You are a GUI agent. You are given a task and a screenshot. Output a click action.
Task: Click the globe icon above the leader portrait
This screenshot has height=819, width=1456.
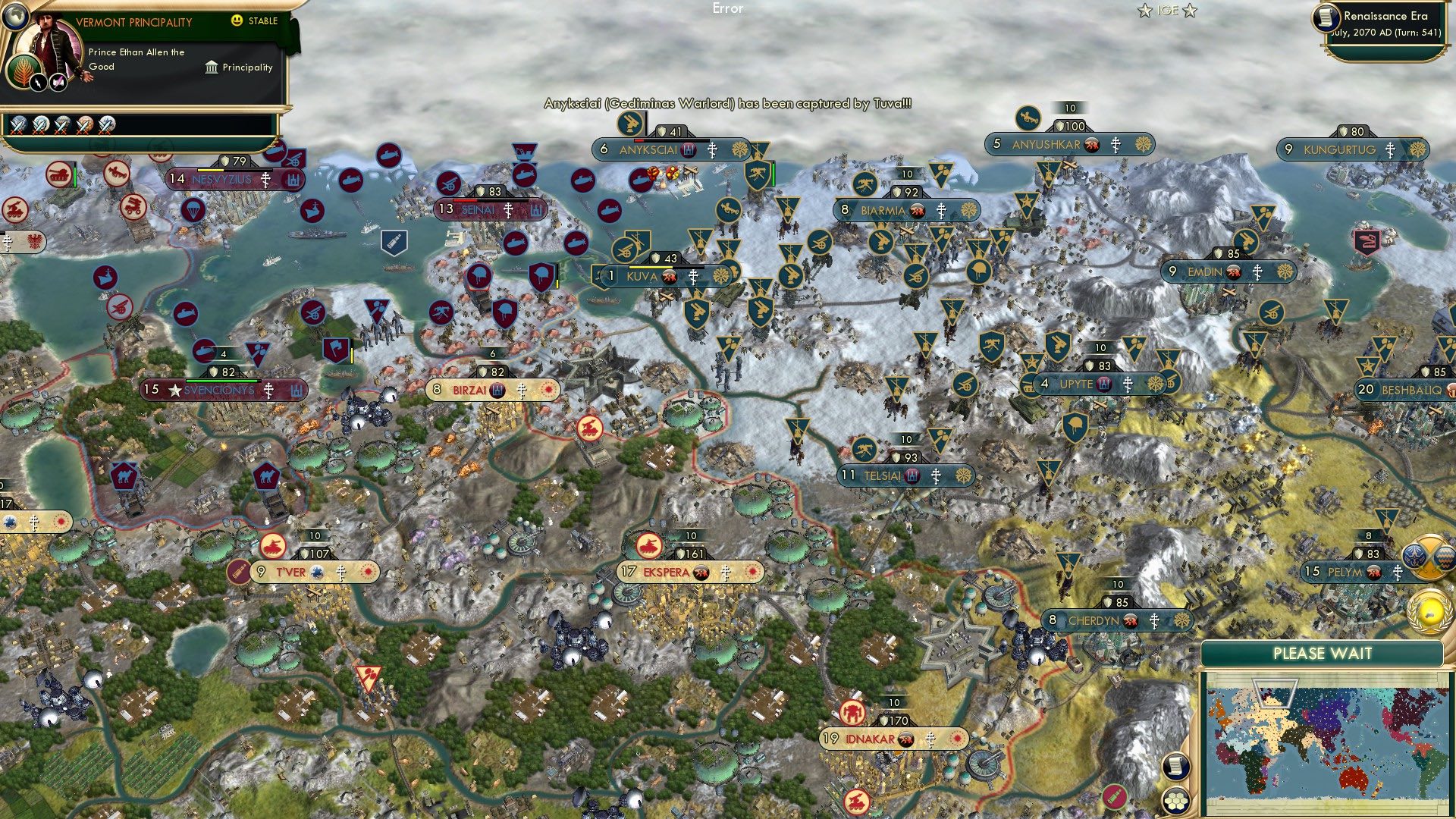point(14,14)
